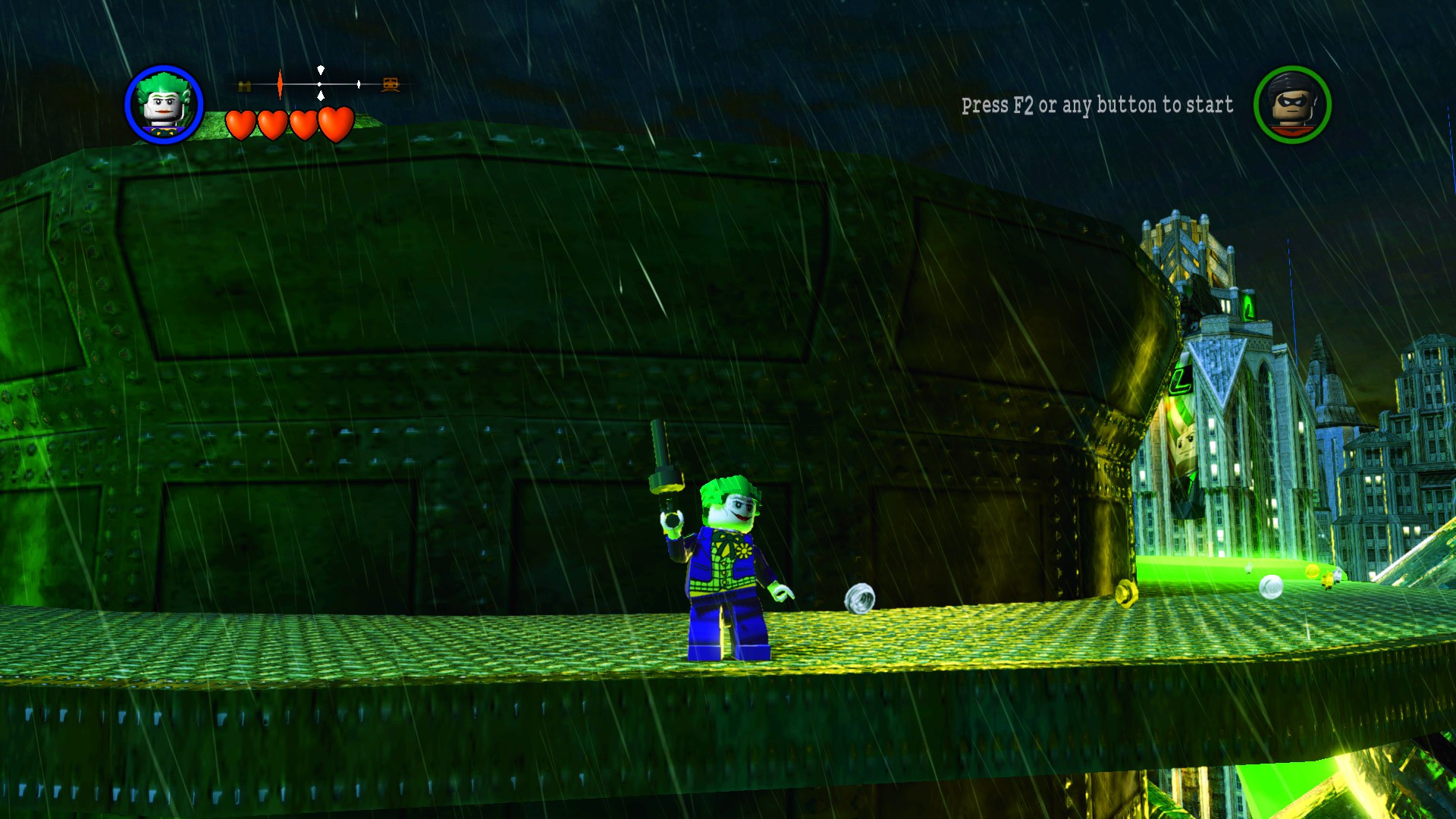Click the orange padlock icon on the progress bar
The image size is (1456, 819).
[x=244, y=84]
